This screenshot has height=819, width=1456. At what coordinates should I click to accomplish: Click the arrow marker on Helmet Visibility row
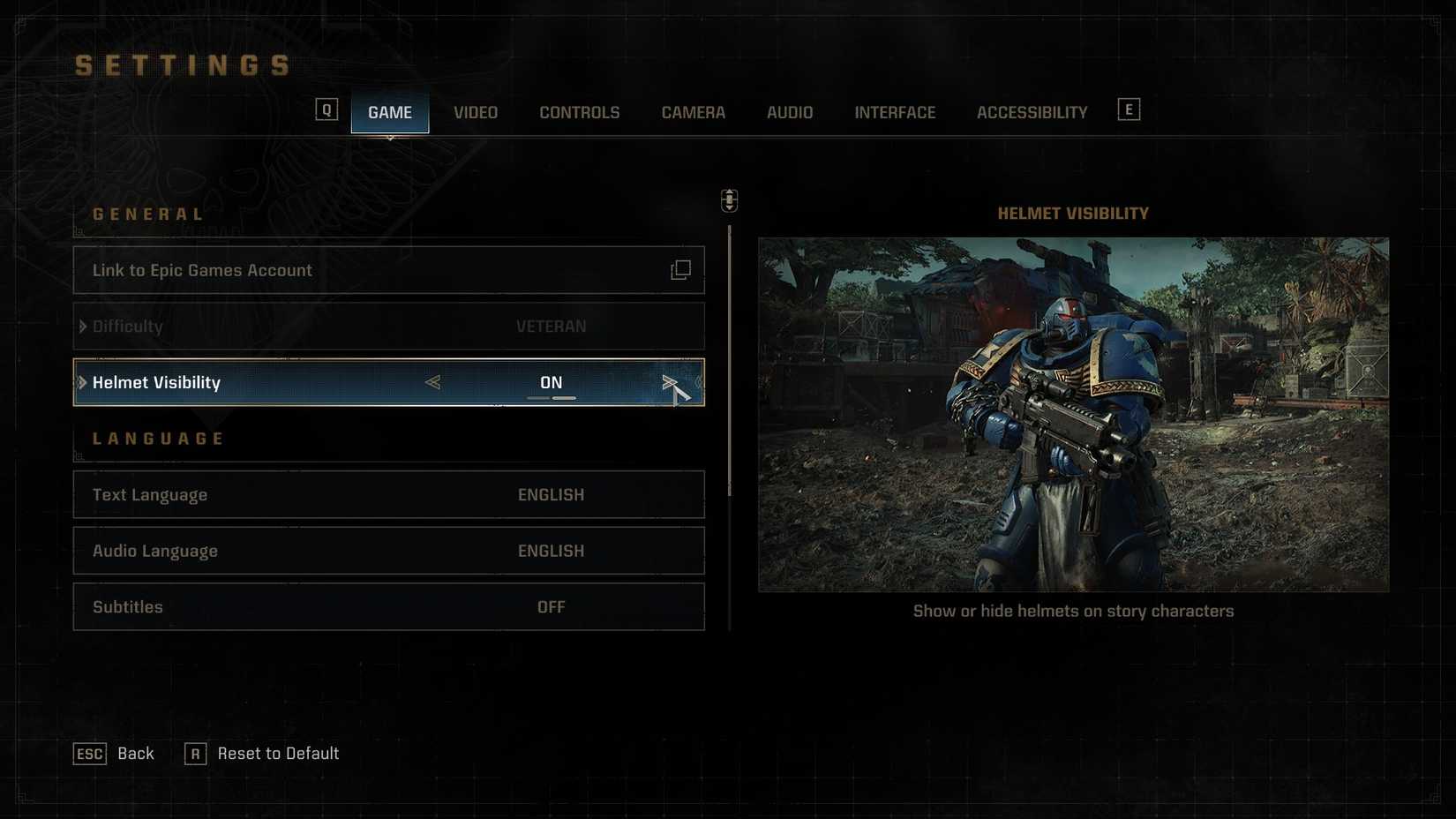pyautogui.click(x=81, y=382)
